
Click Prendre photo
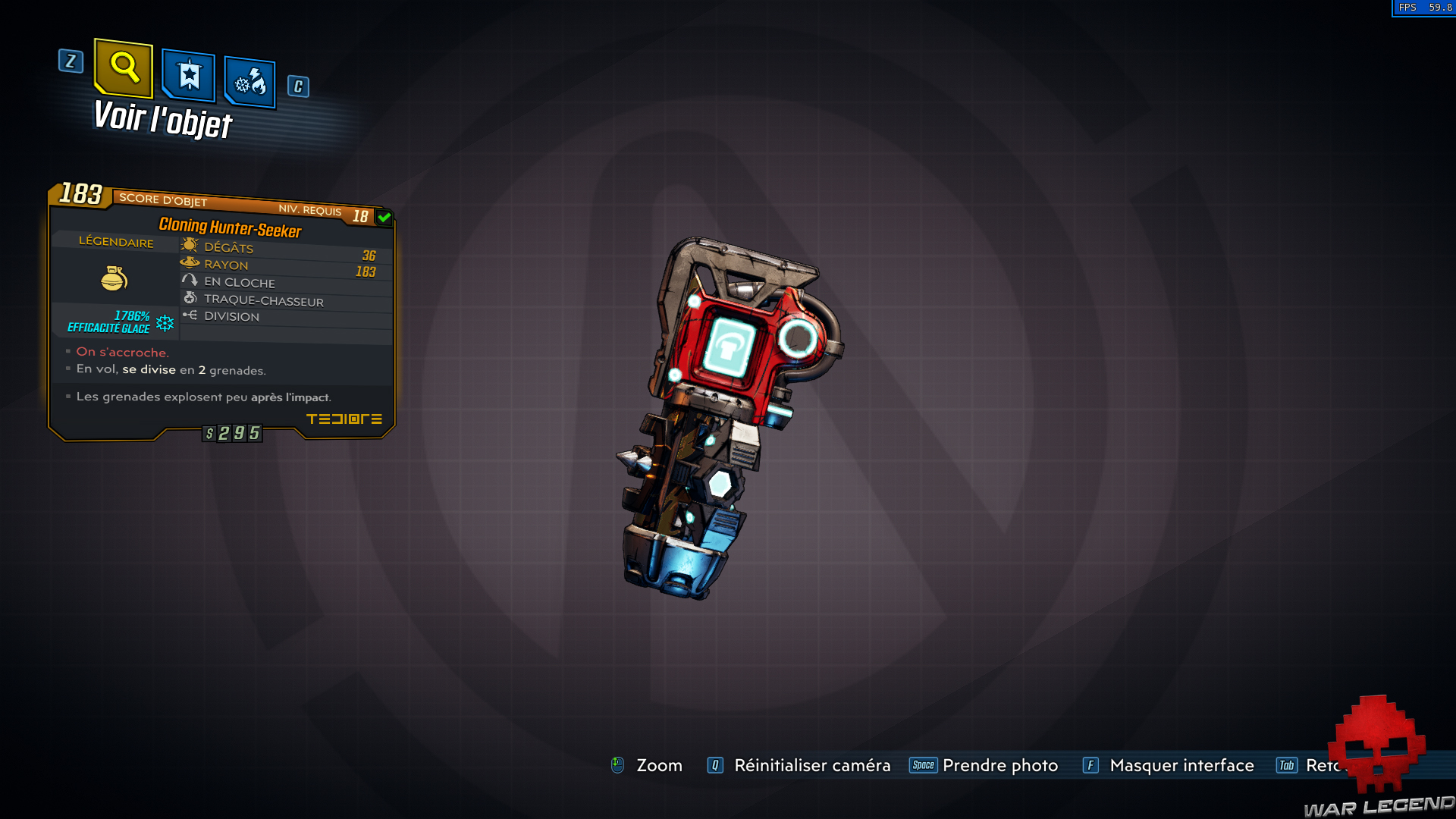[999, 765]
